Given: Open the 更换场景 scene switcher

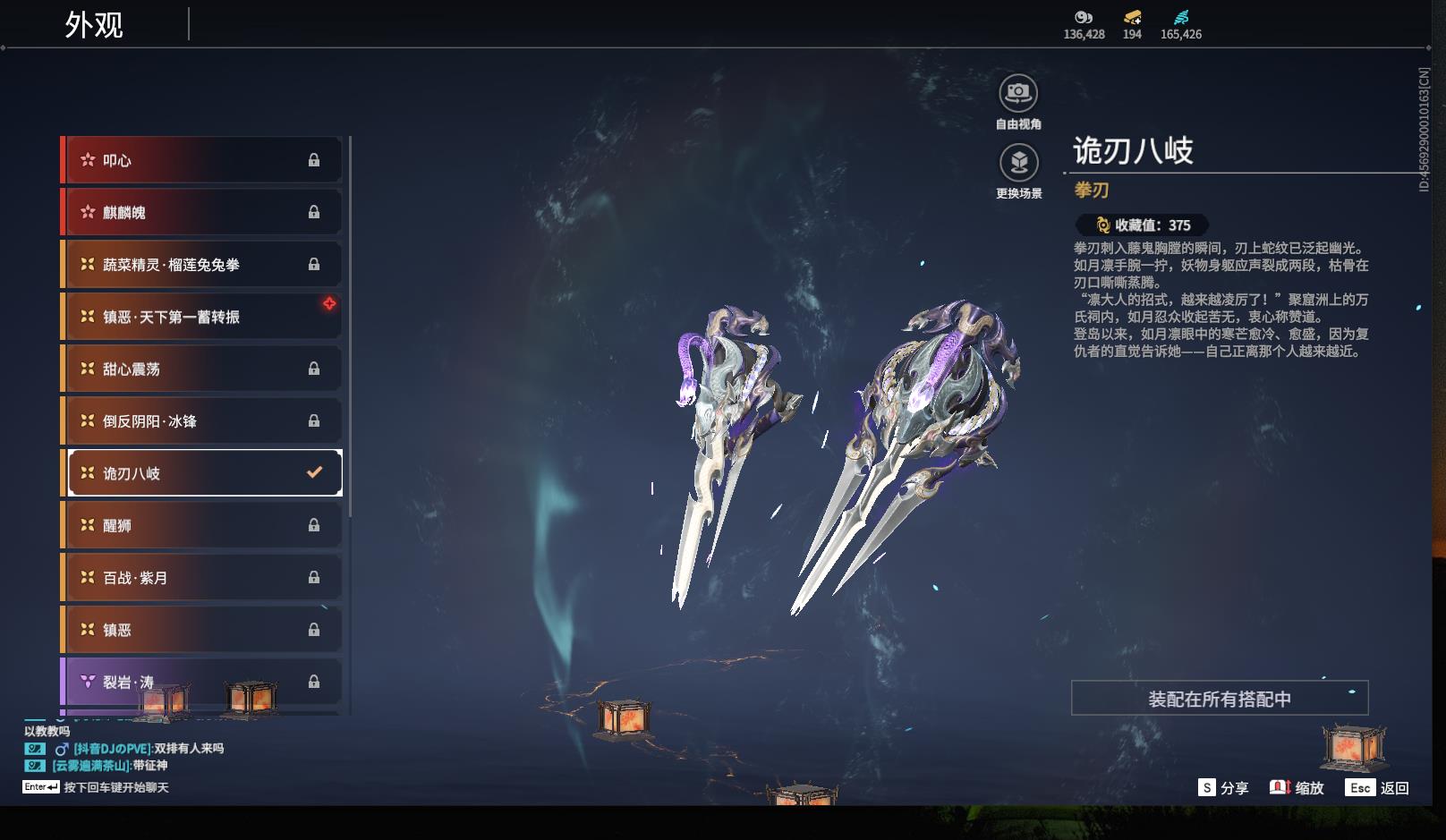Looking at the screenshot, I should [x=1018, y=164].
